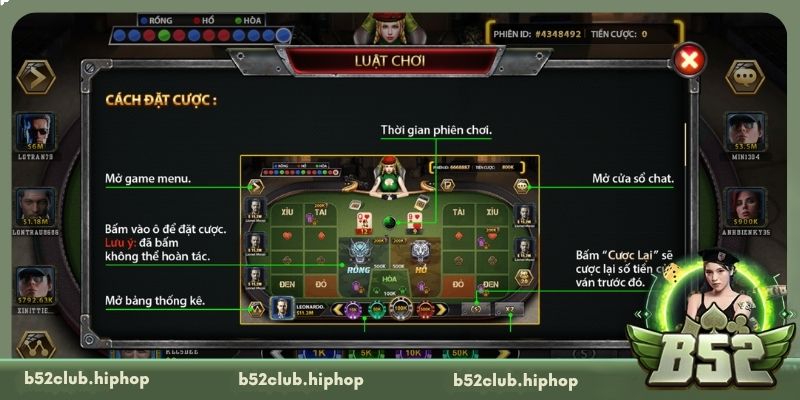800x400 pixels.
Task: Open the game menu arrow button
Action: 35,75
